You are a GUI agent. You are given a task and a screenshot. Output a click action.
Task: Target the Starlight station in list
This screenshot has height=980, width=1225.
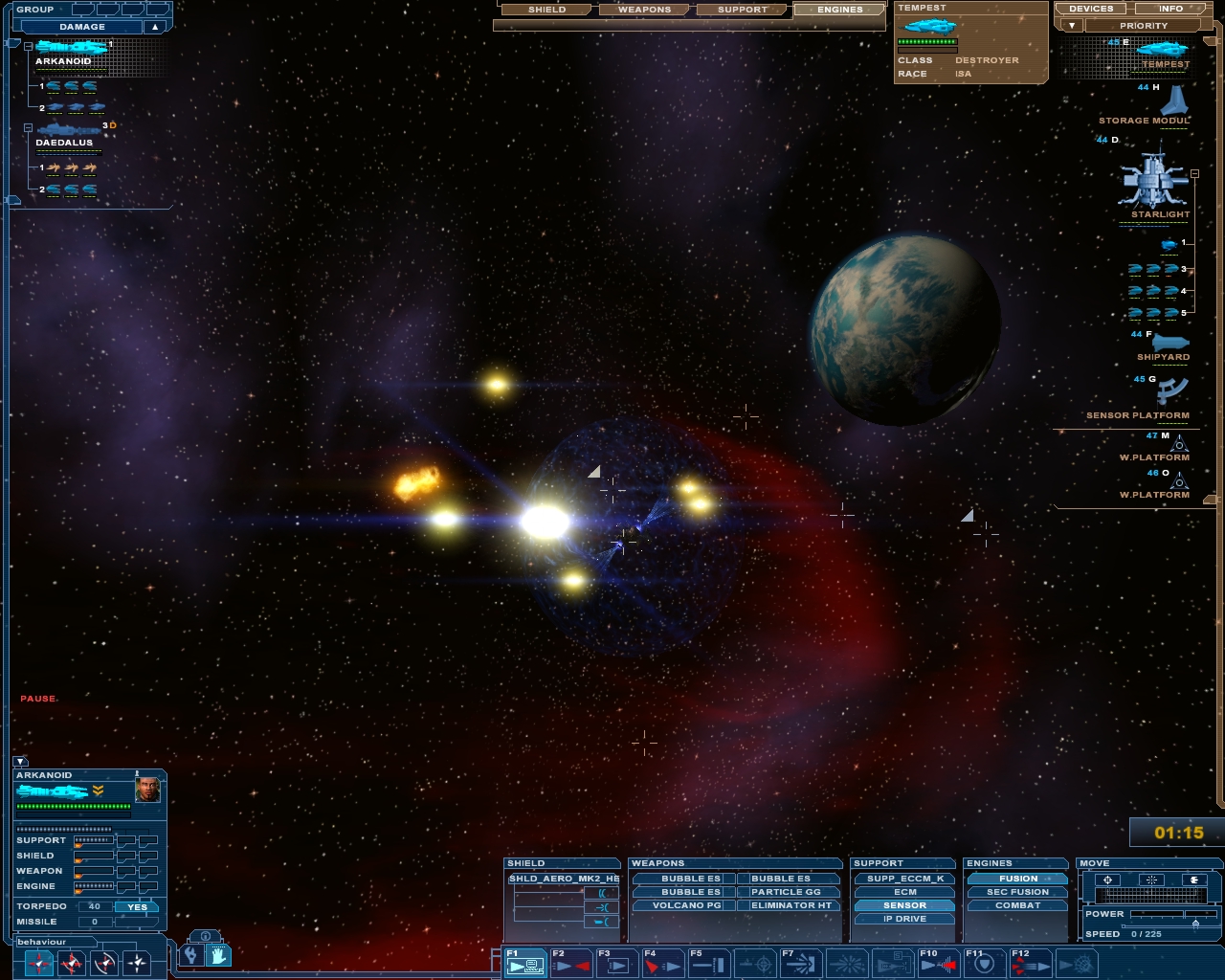[1154, 180]
